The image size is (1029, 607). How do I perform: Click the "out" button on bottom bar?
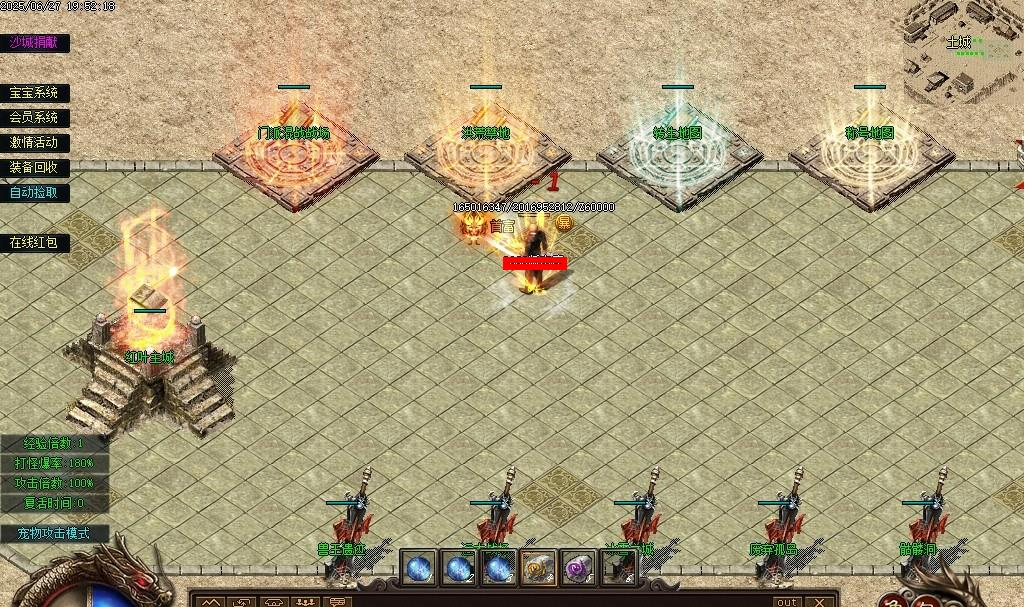787,601
